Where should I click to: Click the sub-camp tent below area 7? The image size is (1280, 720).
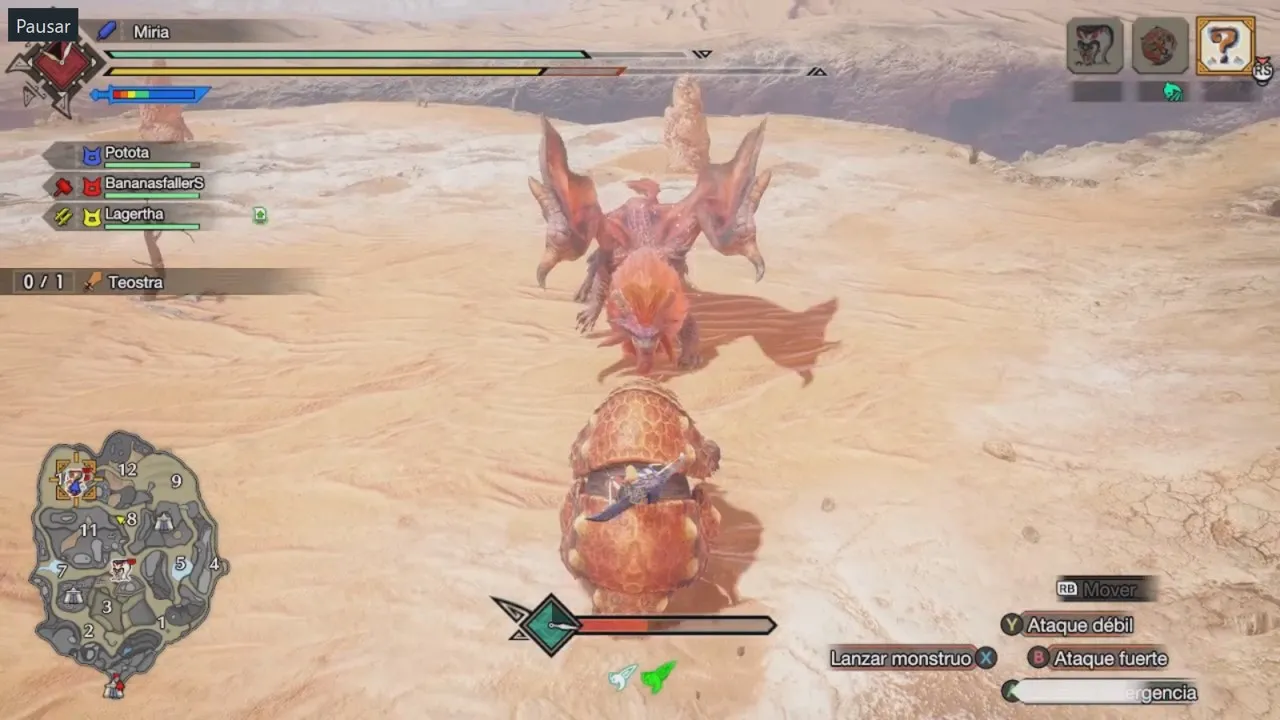(72, 596)
